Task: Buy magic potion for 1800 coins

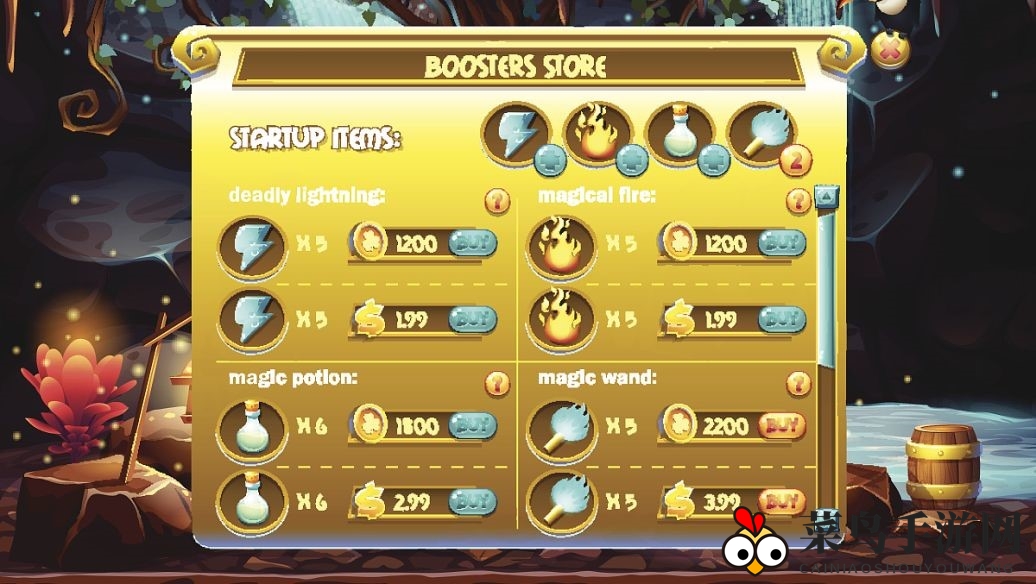Action: tap(472, 426)
